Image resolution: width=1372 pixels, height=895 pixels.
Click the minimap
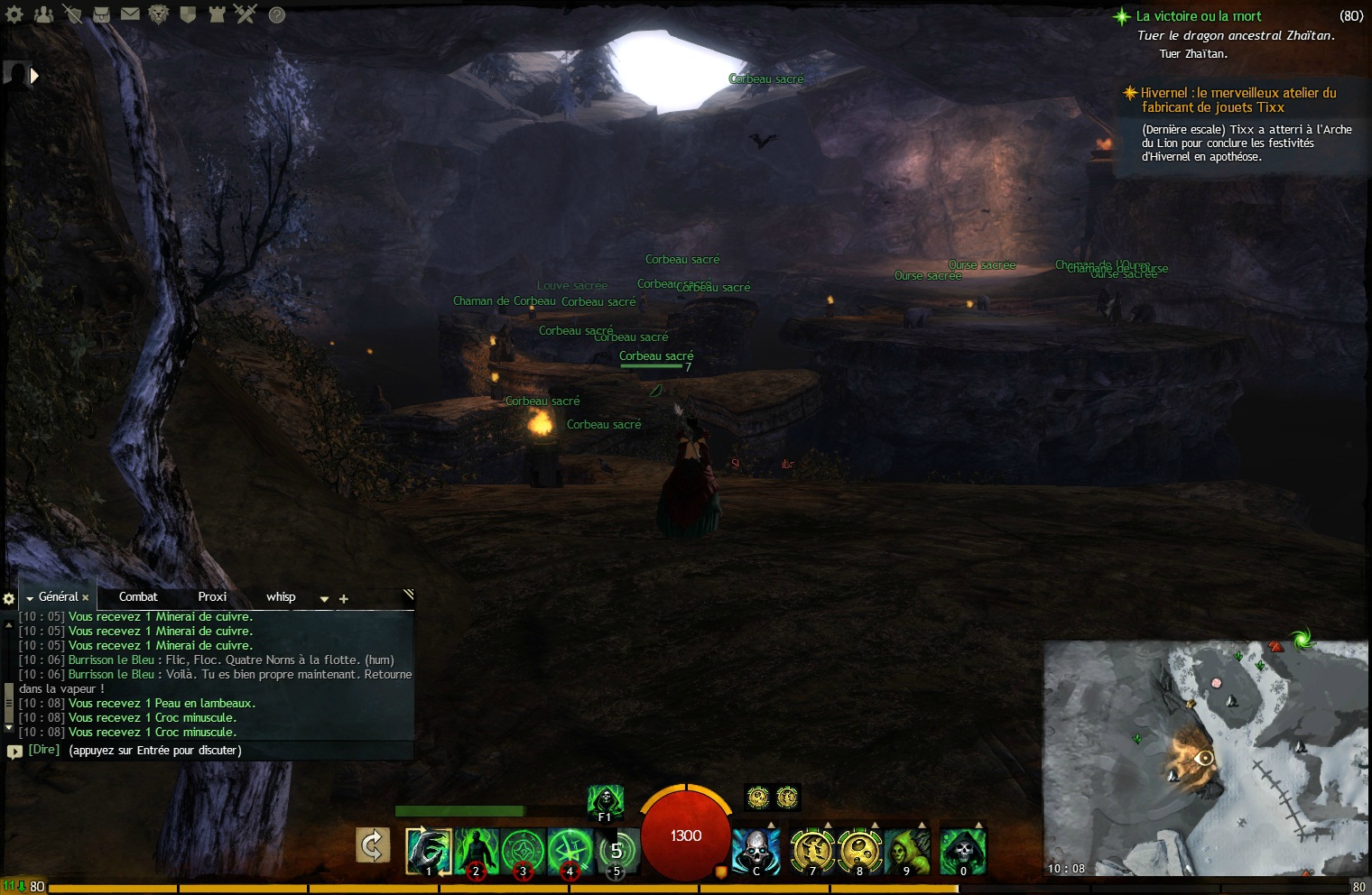coord(1205,758)
